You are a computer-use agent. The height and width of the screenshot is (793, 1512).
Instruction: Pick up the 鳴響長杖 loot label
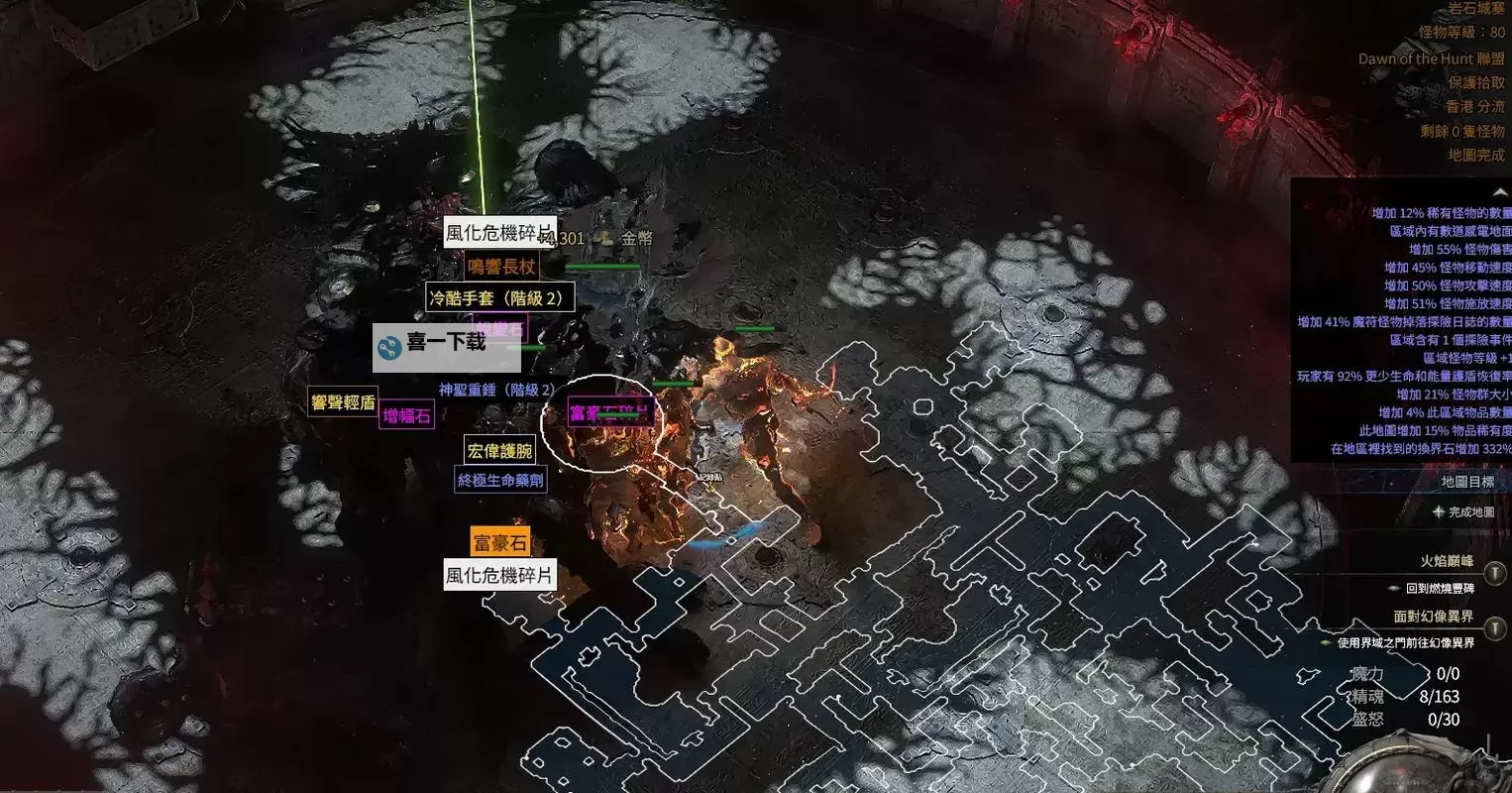[501, 267]
